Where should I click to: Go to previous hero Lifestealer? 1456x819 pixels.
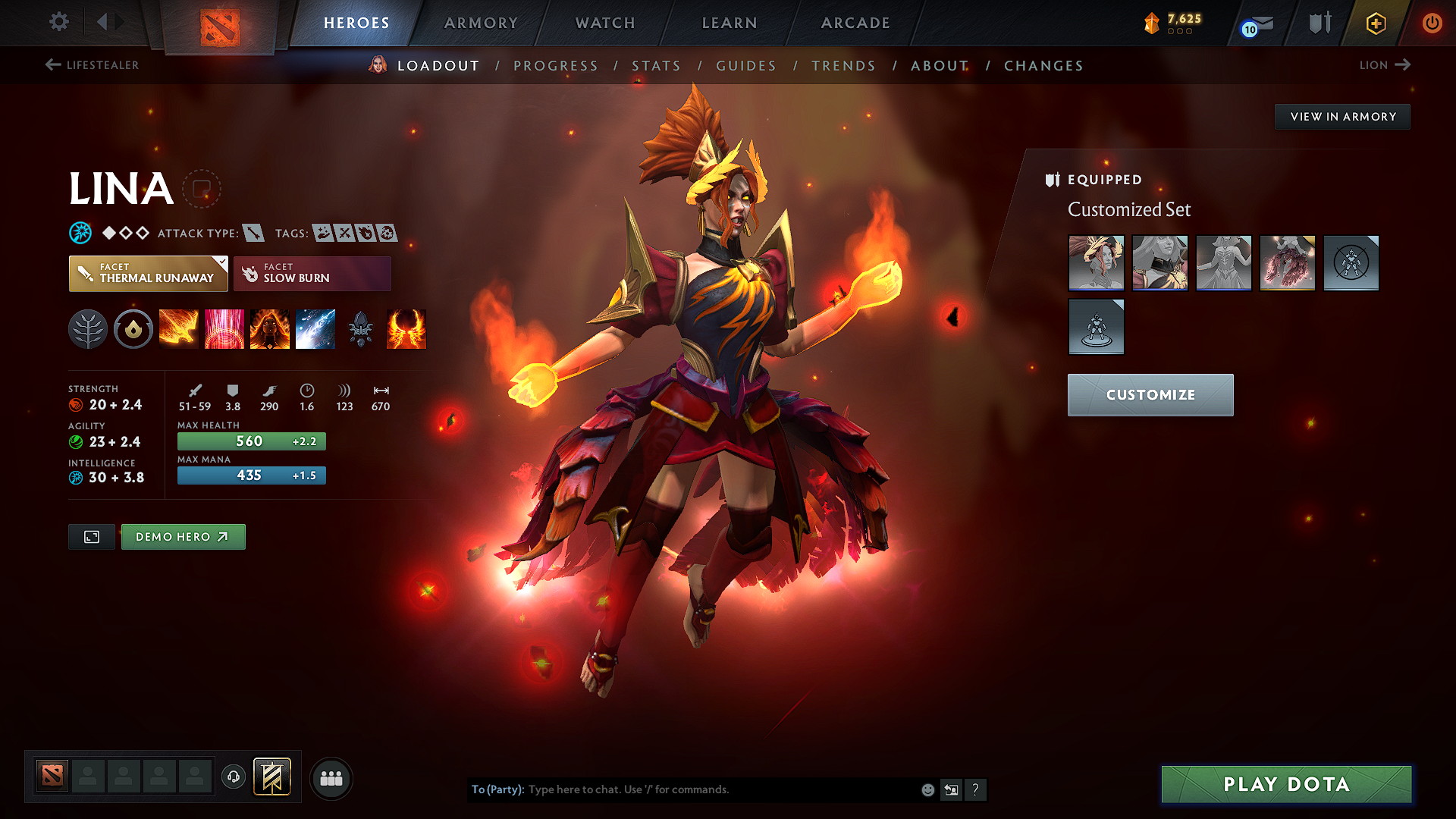coord(92,65)
